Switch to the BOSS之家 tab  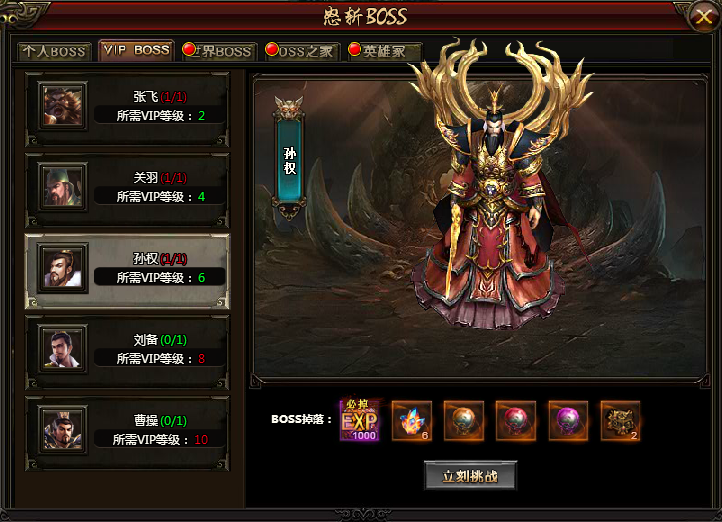click(x=300, y=51)
